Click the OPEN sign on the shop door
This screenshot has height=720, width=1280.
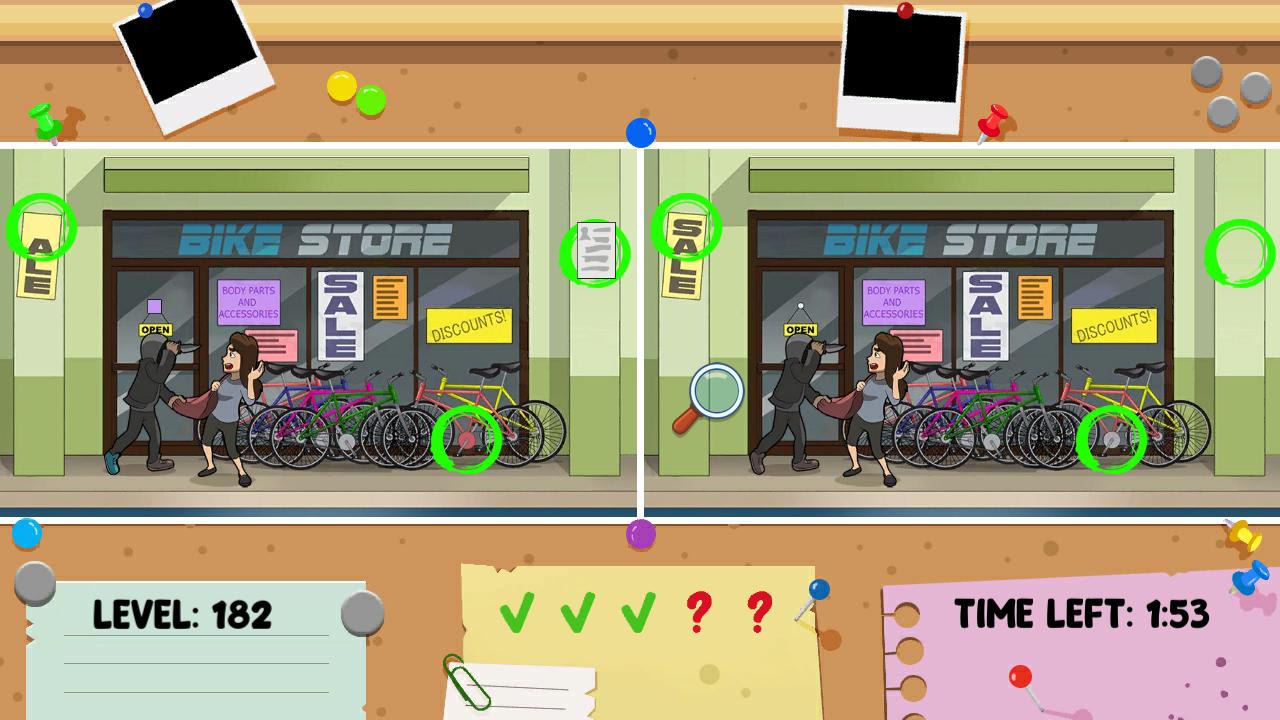156,328
